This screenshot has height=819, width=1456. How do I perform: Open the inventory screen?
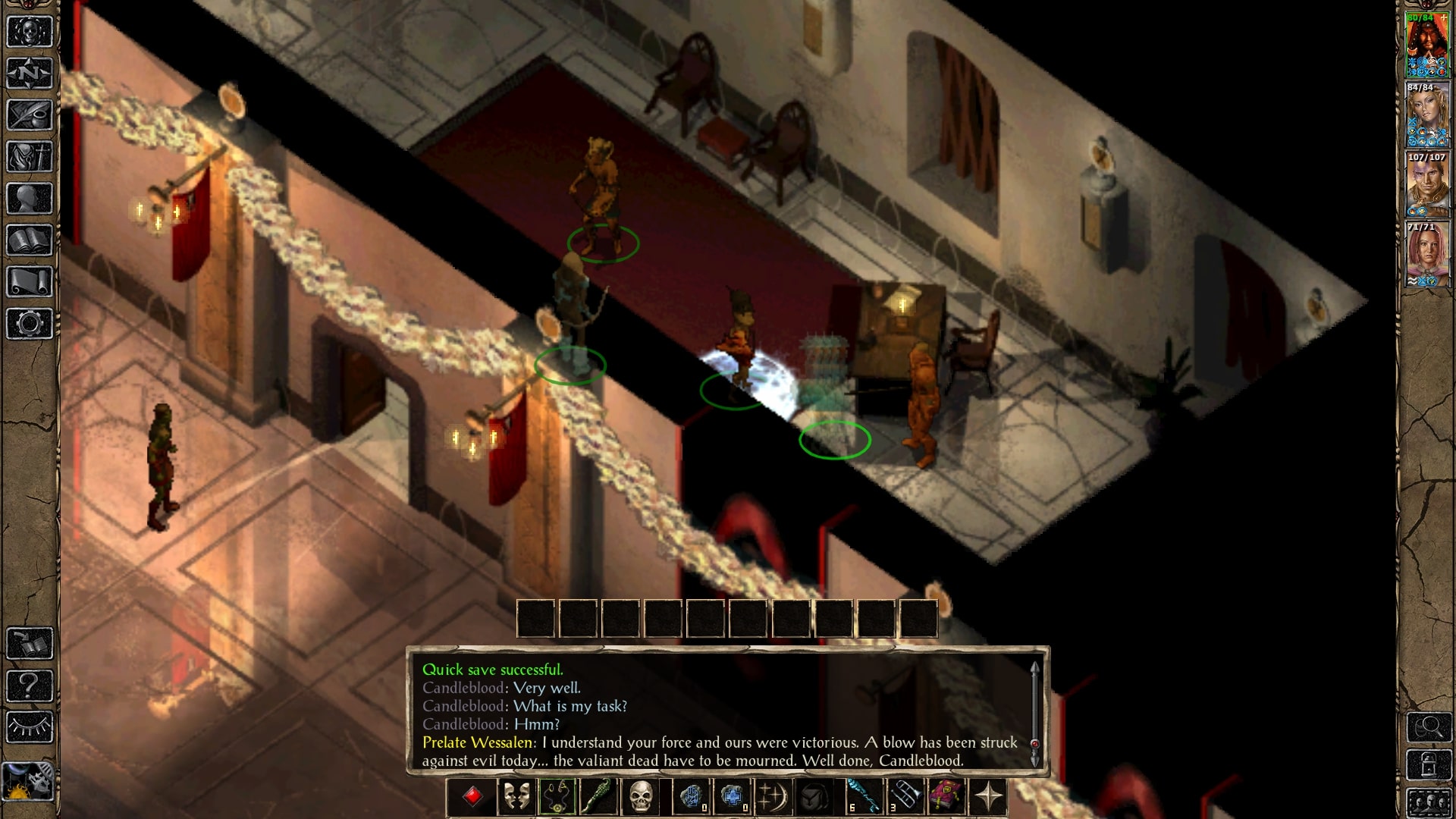point(28,155)
